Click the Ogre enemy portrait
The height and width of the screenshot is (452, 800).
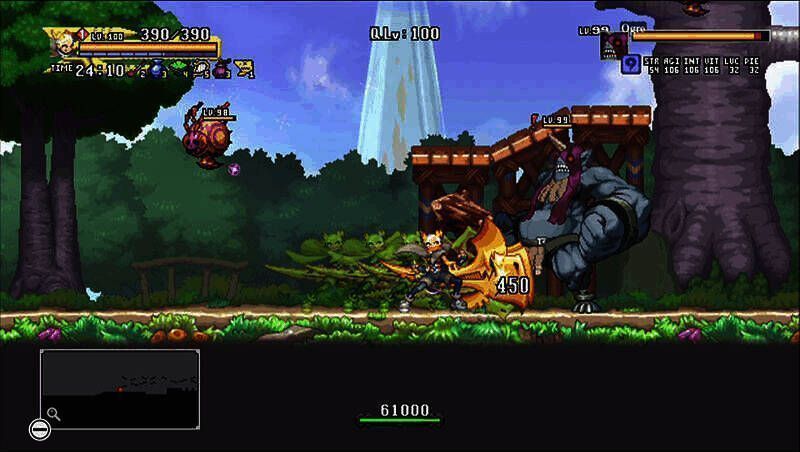(613, 45)
